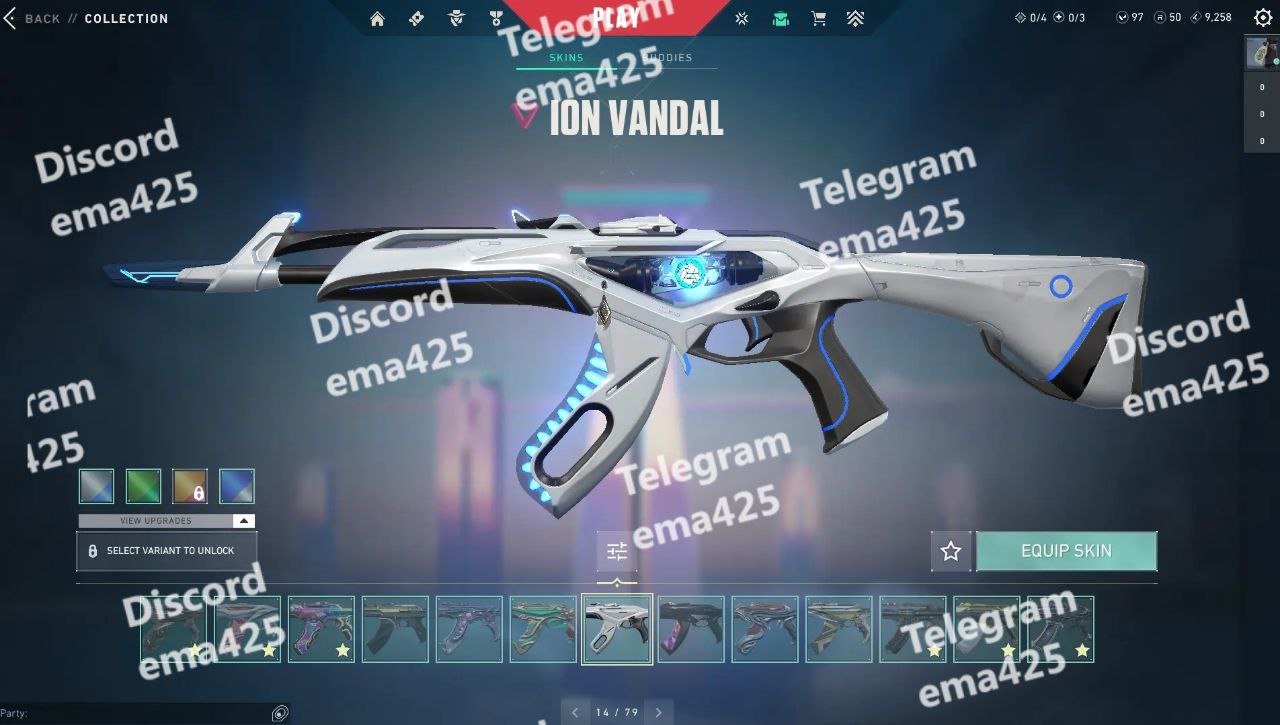Mark skin as favorite with star button
This screenshot has width=1280, height=725.
coord(951,551)
